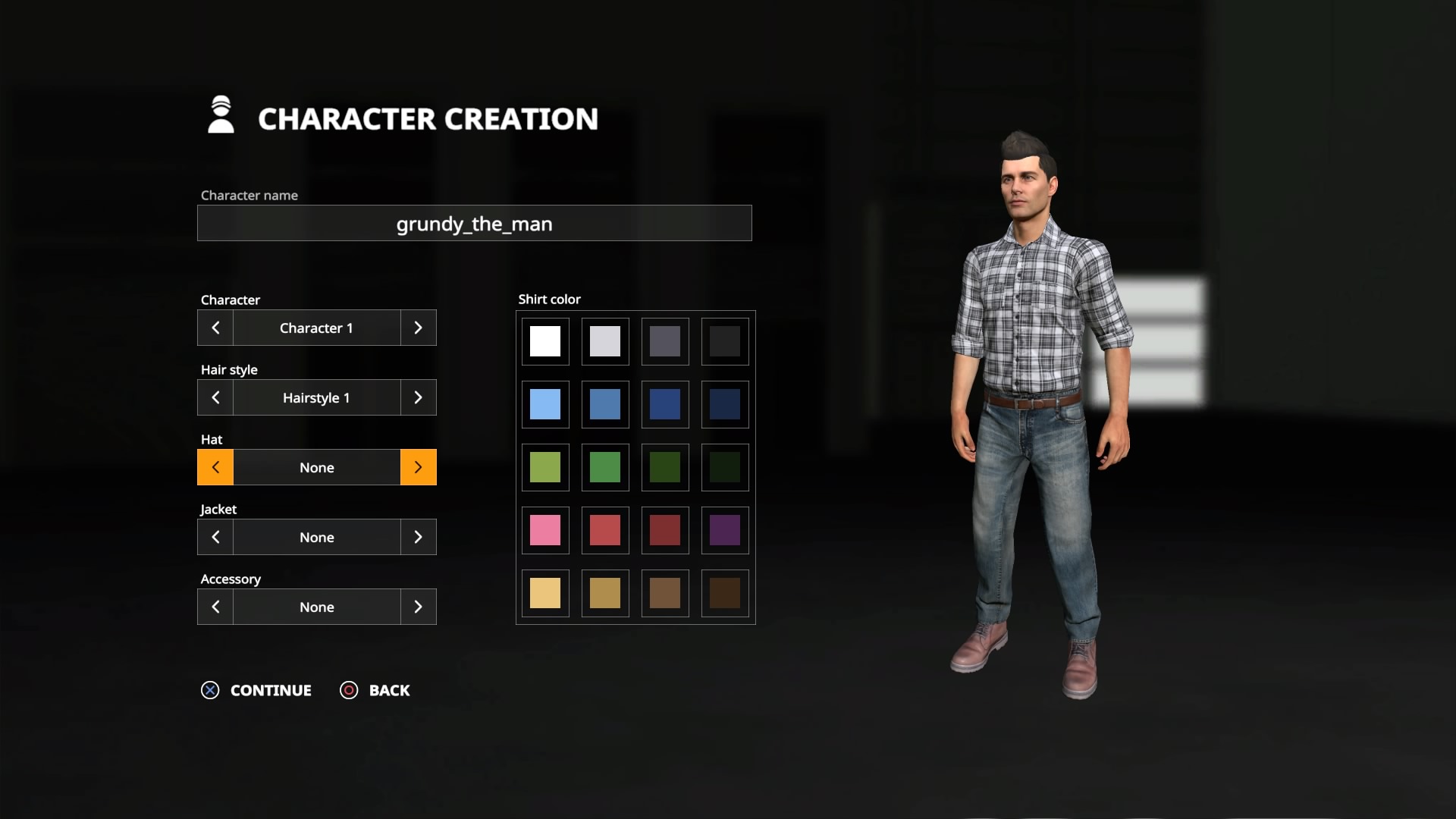The width and height of the screenshot is (1456, 819).
Task: Choose the olive green shirt color
Action: 545,467
